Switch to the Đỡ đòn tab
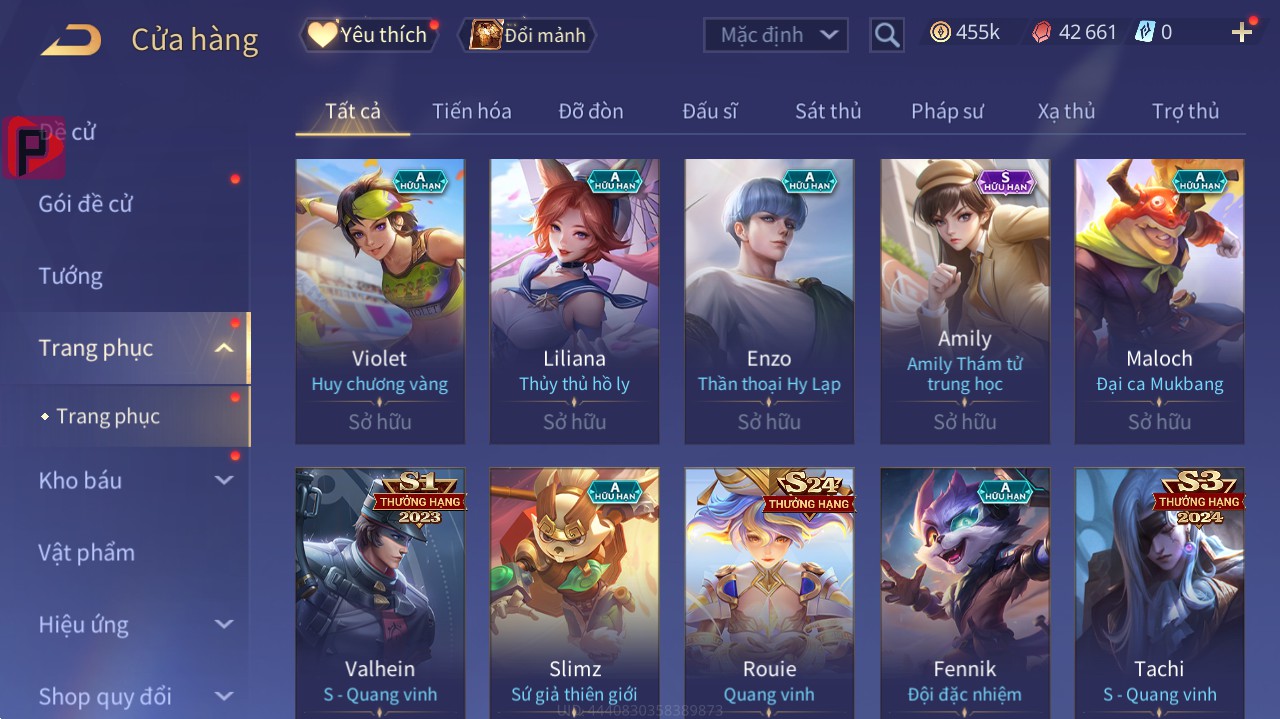Screen dimensions: 1280x719 591,111
